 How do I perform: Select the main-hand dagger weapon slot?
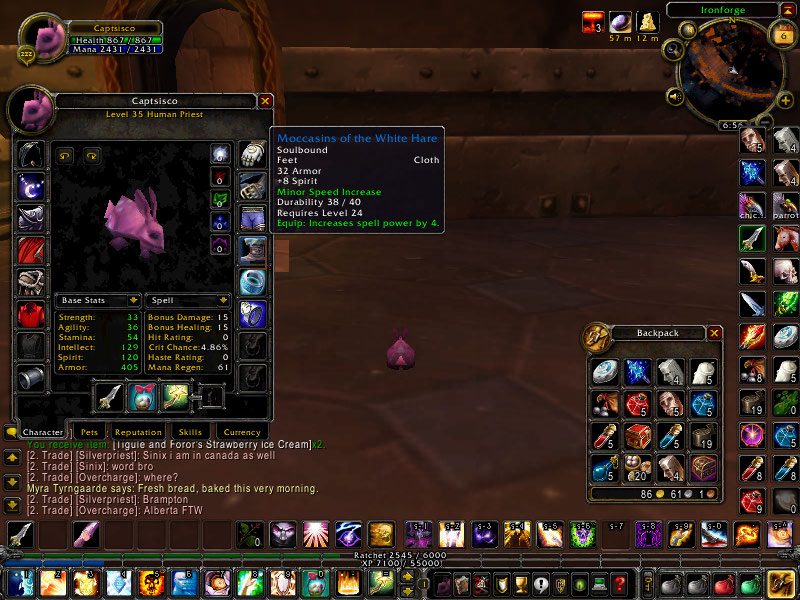click(x=108, y=396)
